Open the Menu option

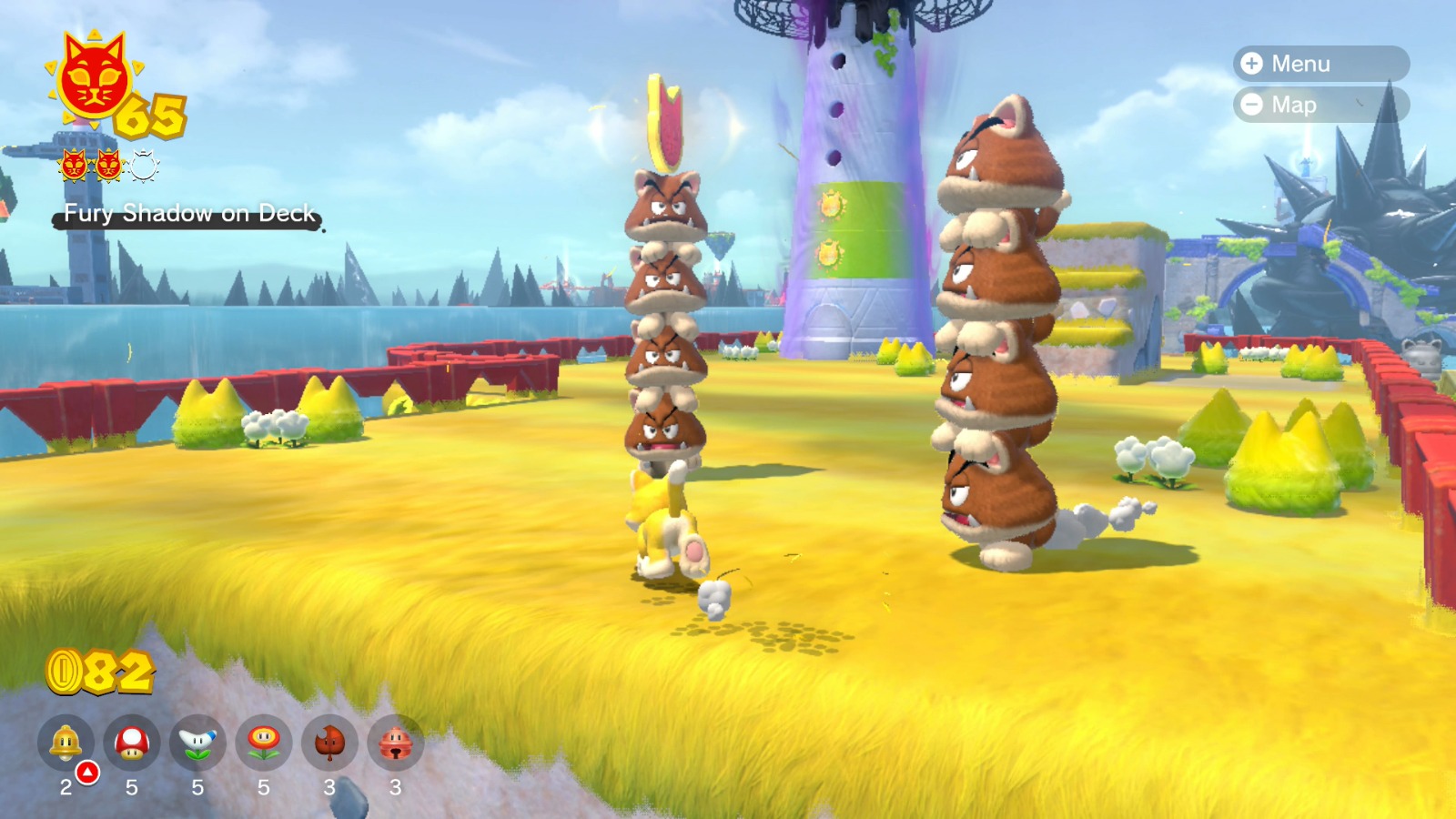pyautogui.click(x=1301, y=64)
